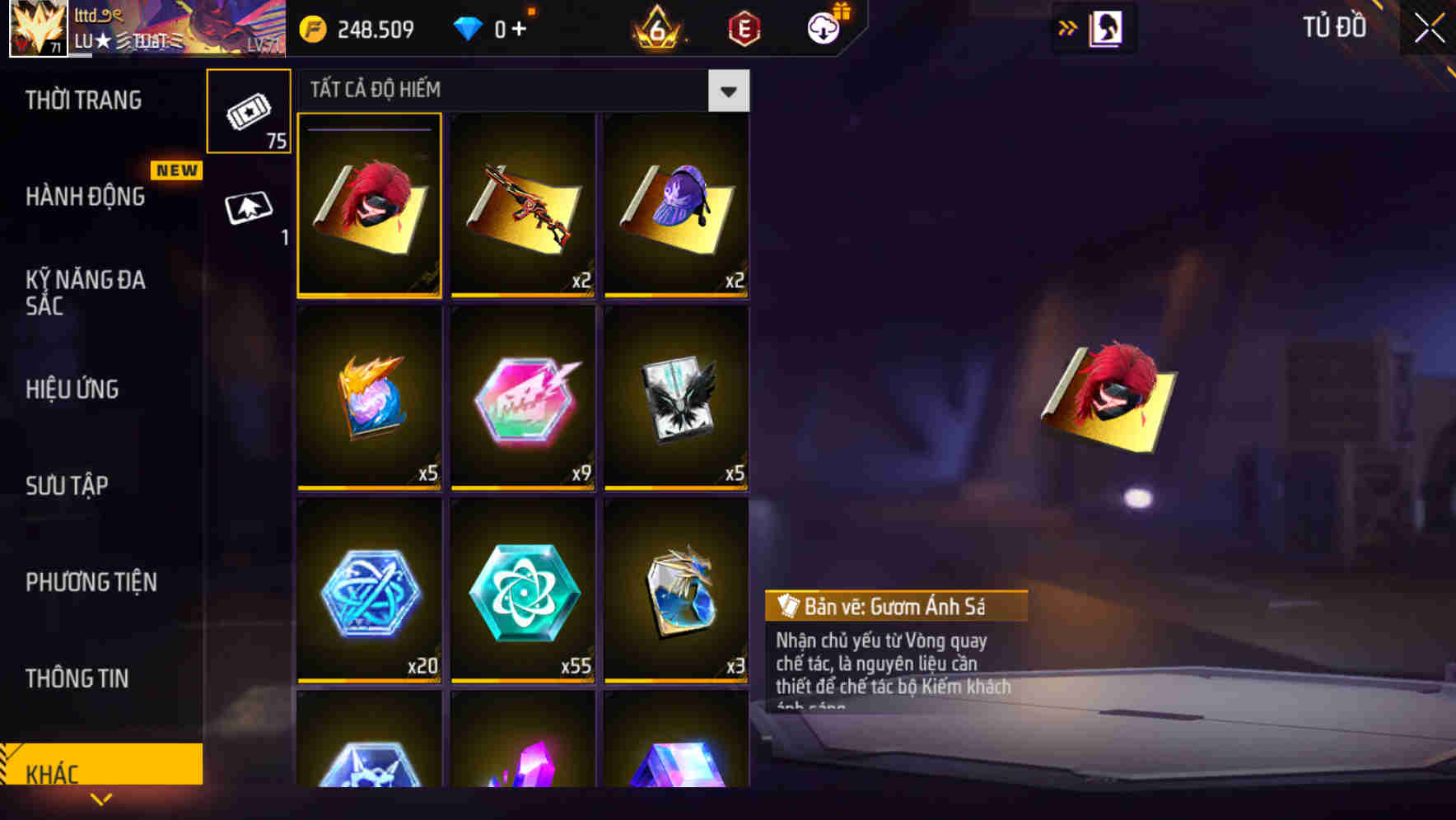The image size is (1456, 820).
Task: Select the ticket voucher icon showing 75
Action: pyautogui.click(x=249, y=112)
